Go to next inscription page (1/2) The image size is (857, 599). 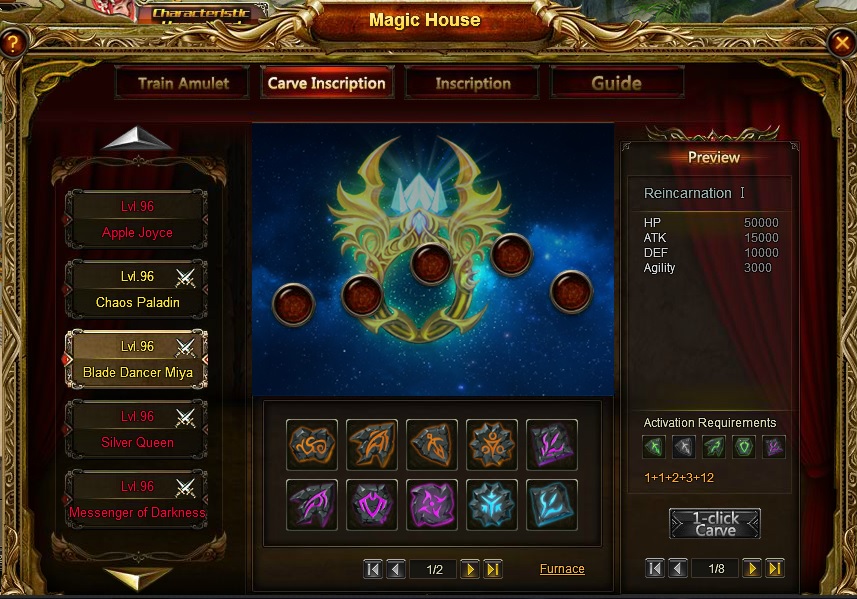469,569
